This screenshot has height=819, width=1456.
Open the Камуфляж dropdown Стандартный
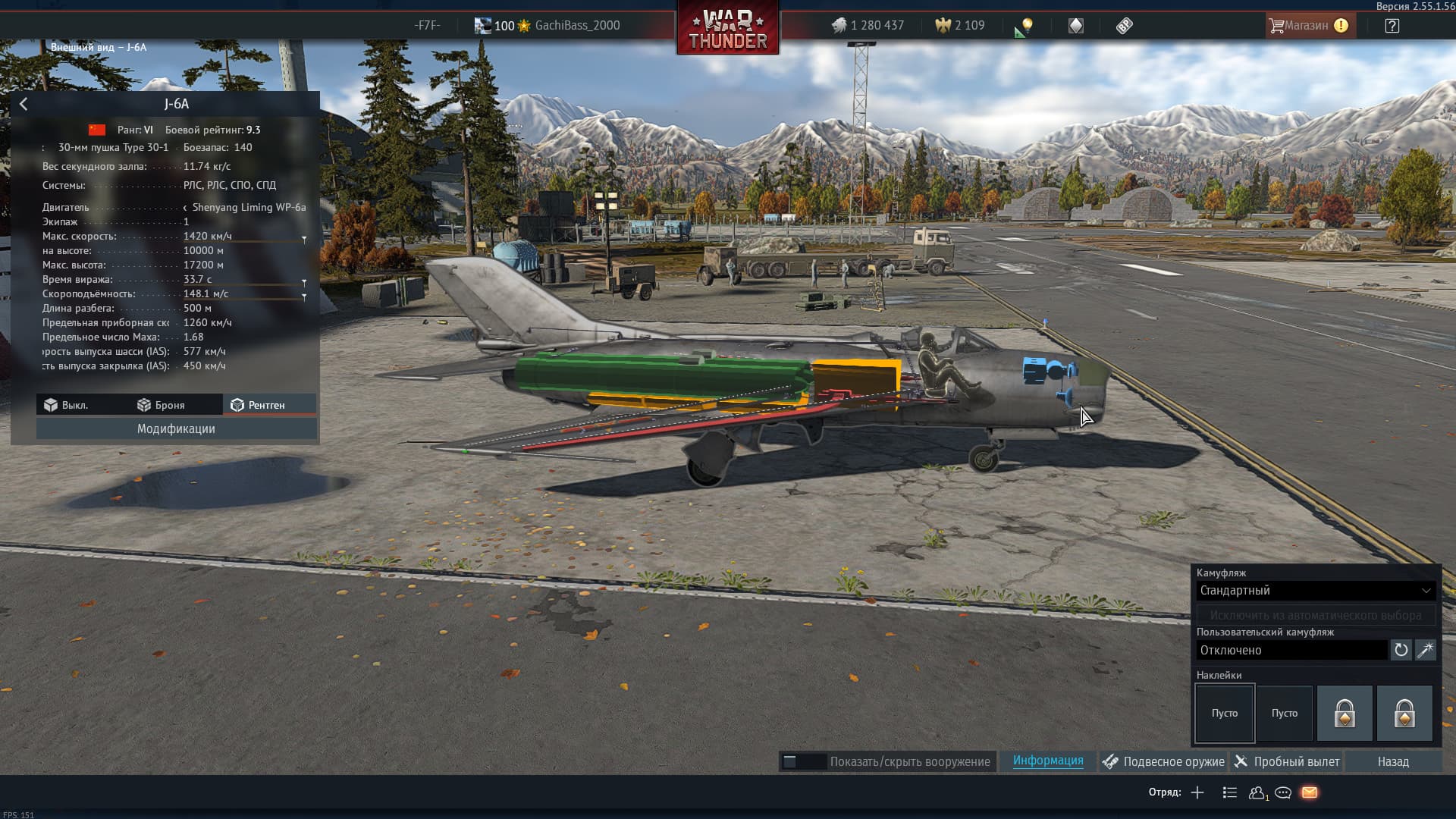[1315, 591]
